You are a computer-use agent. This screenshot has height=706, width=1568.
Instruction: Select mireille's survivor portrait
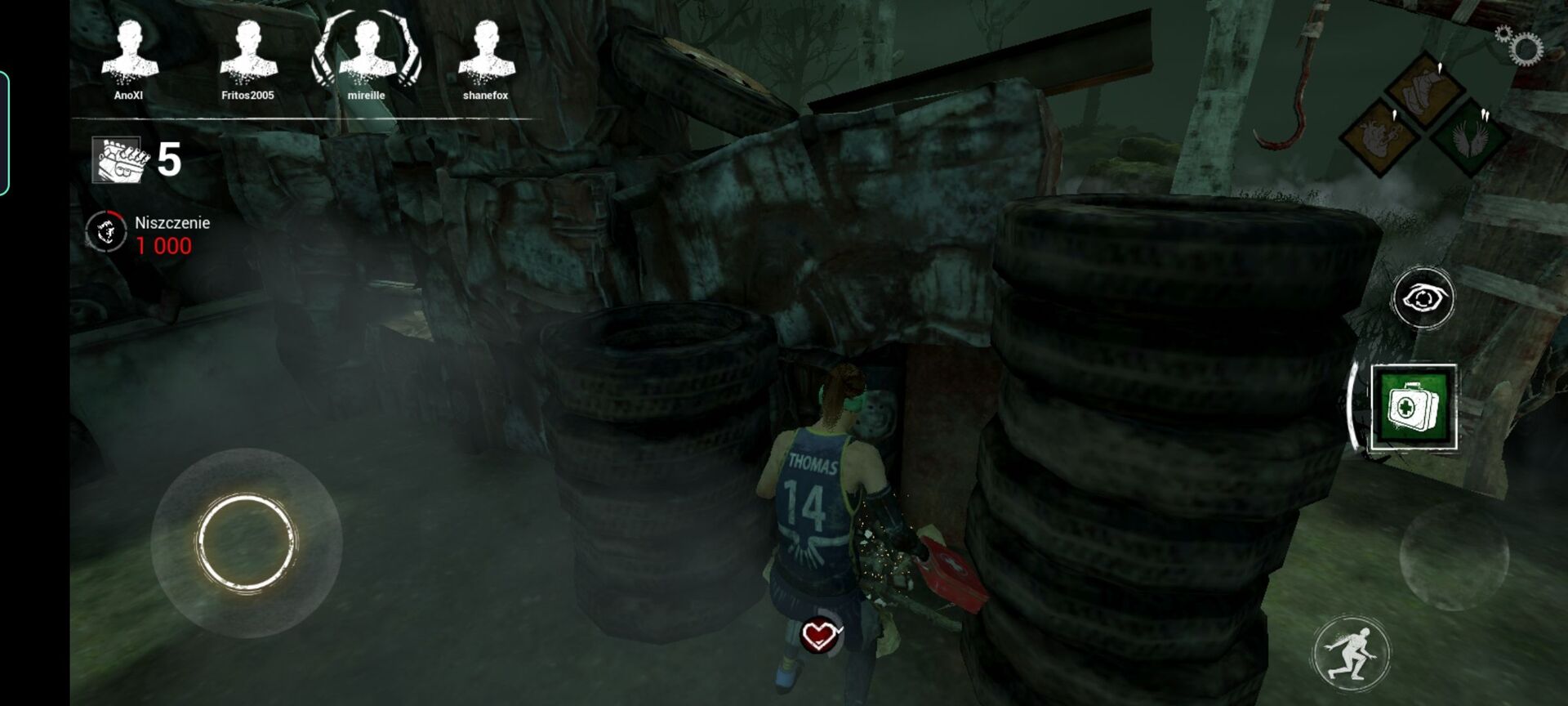click(x=367, y=52)
